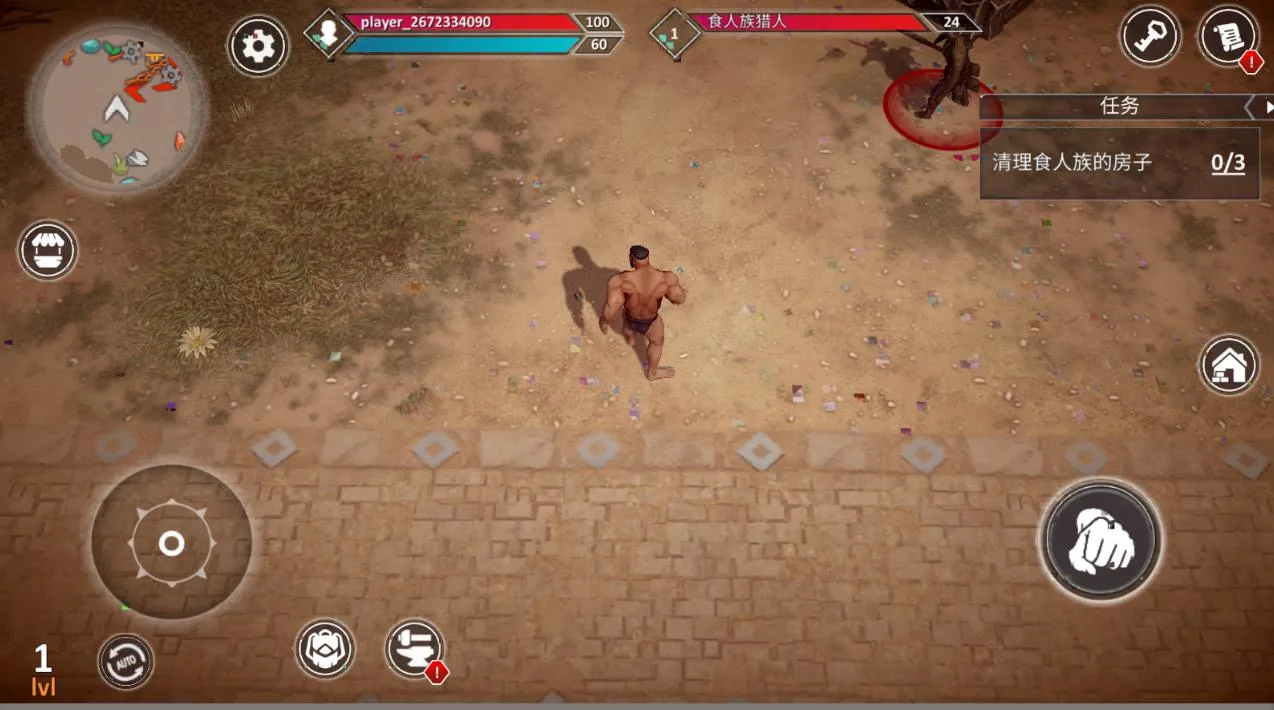This screenshot has height=710, width=1274.
Task: Click the circular minimap
Action: tap(118, 108)
